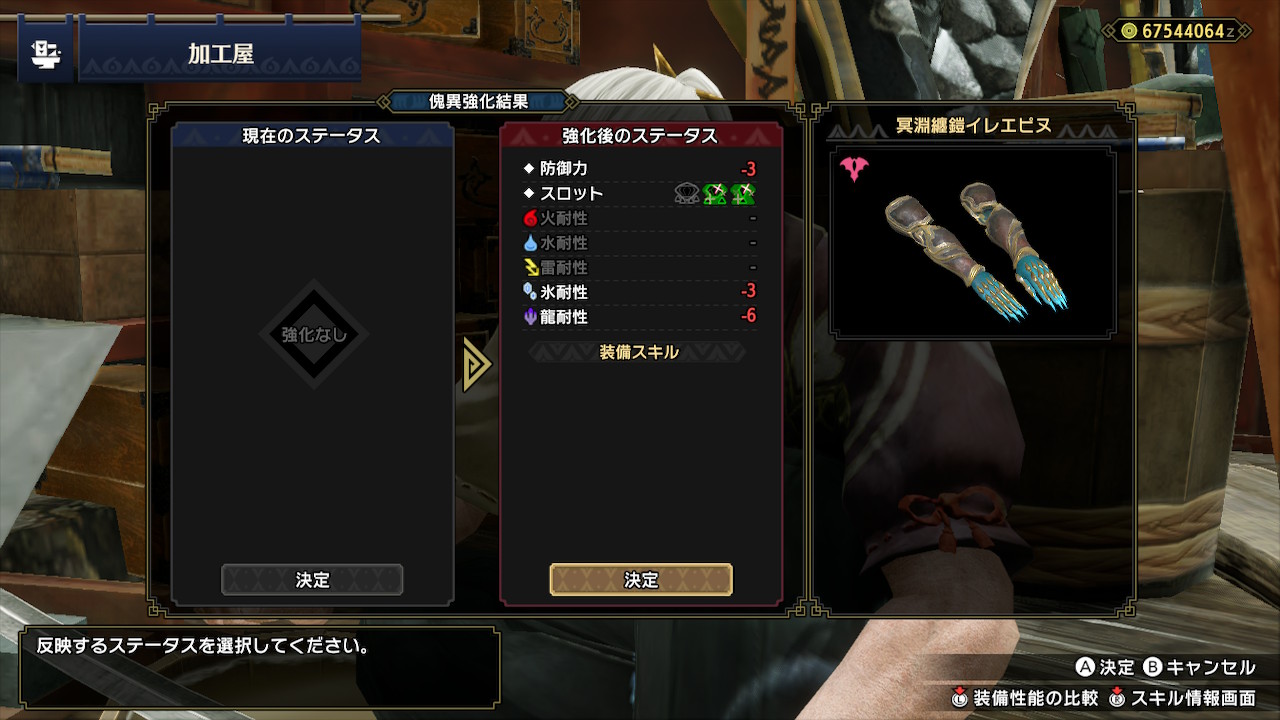The image size is (1280, 720).
Task: Switch to the 強化後のステータス panel
Action: [640, 134]
